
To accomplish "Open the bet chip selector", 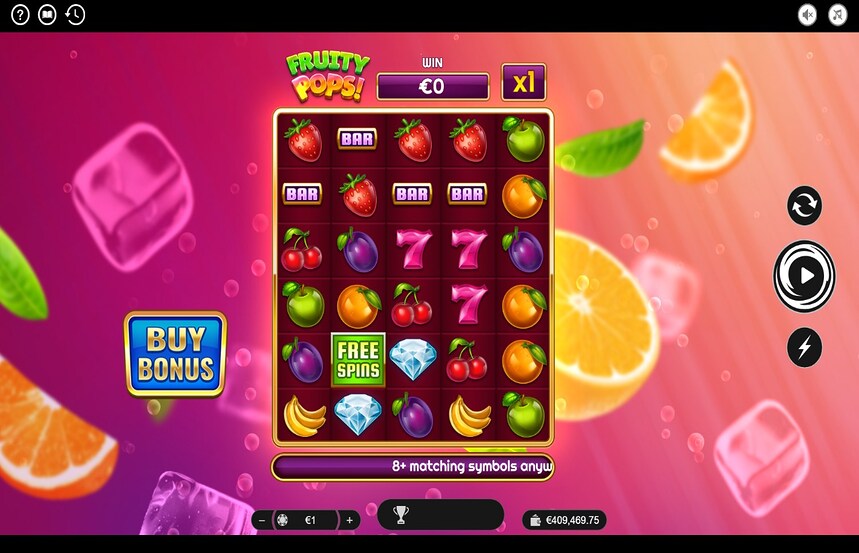I will pos(283,520).
